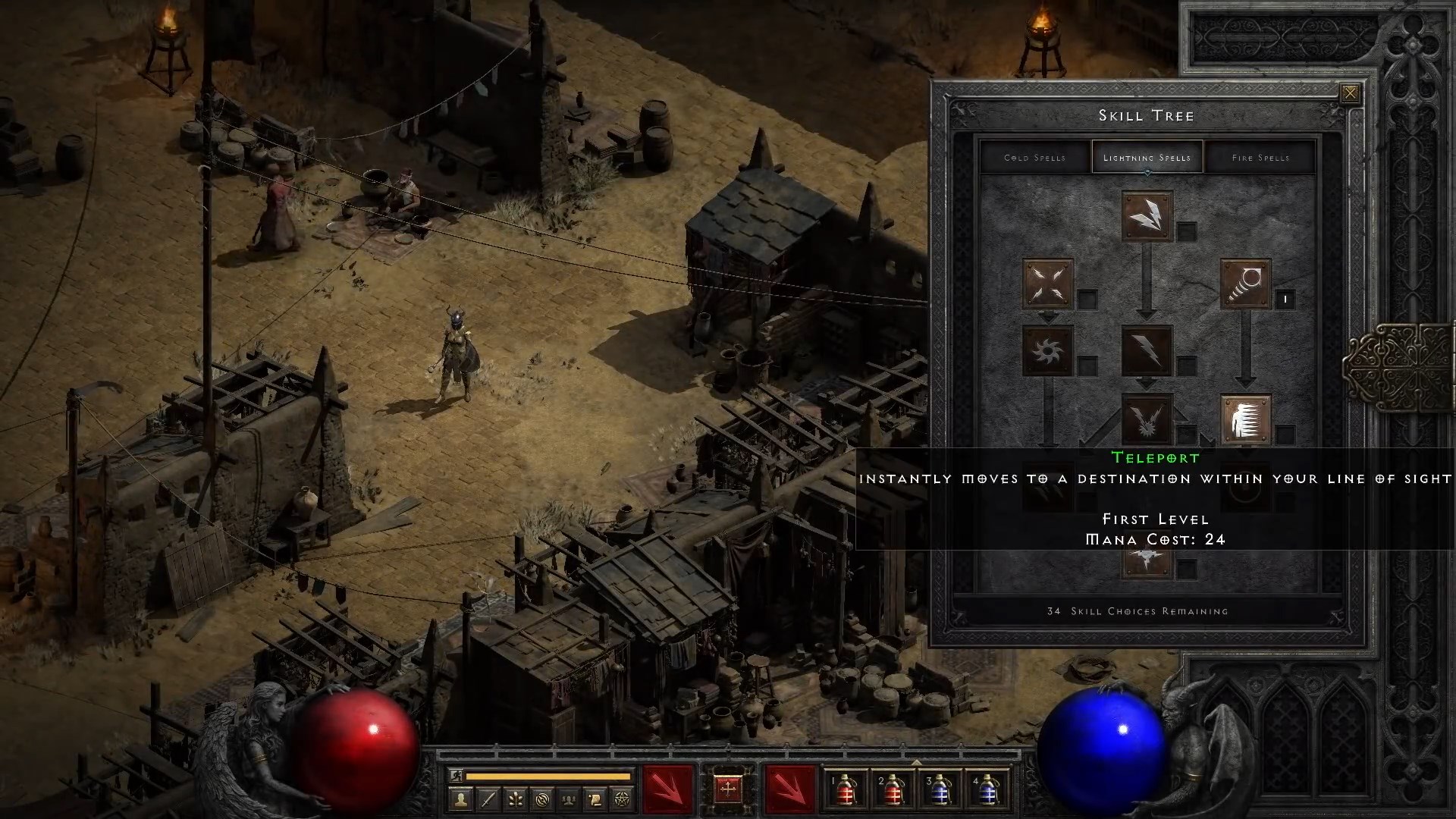Click the skill tree plant icon on the HUD

tap(516, 801)
